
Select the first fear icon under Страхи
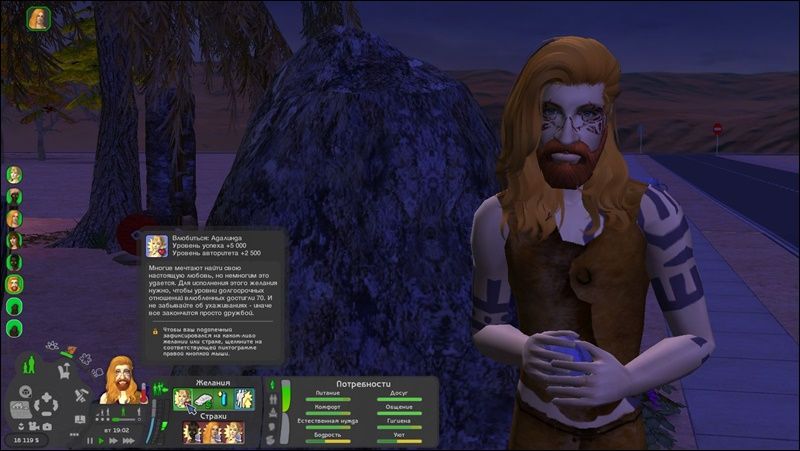tap(190, 433)
